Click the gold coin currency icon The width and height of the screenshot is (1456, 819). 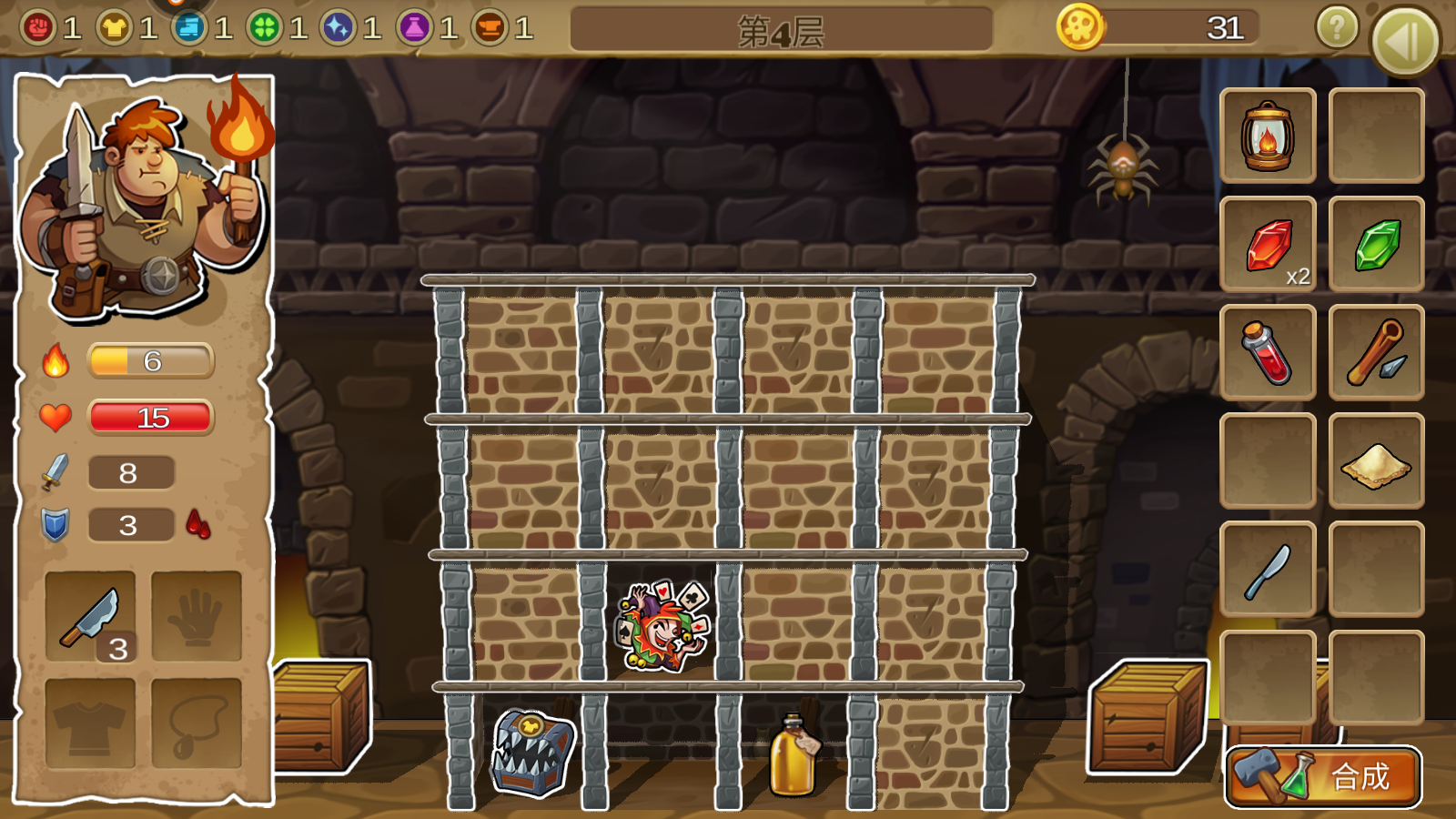tap(1080, 27)
